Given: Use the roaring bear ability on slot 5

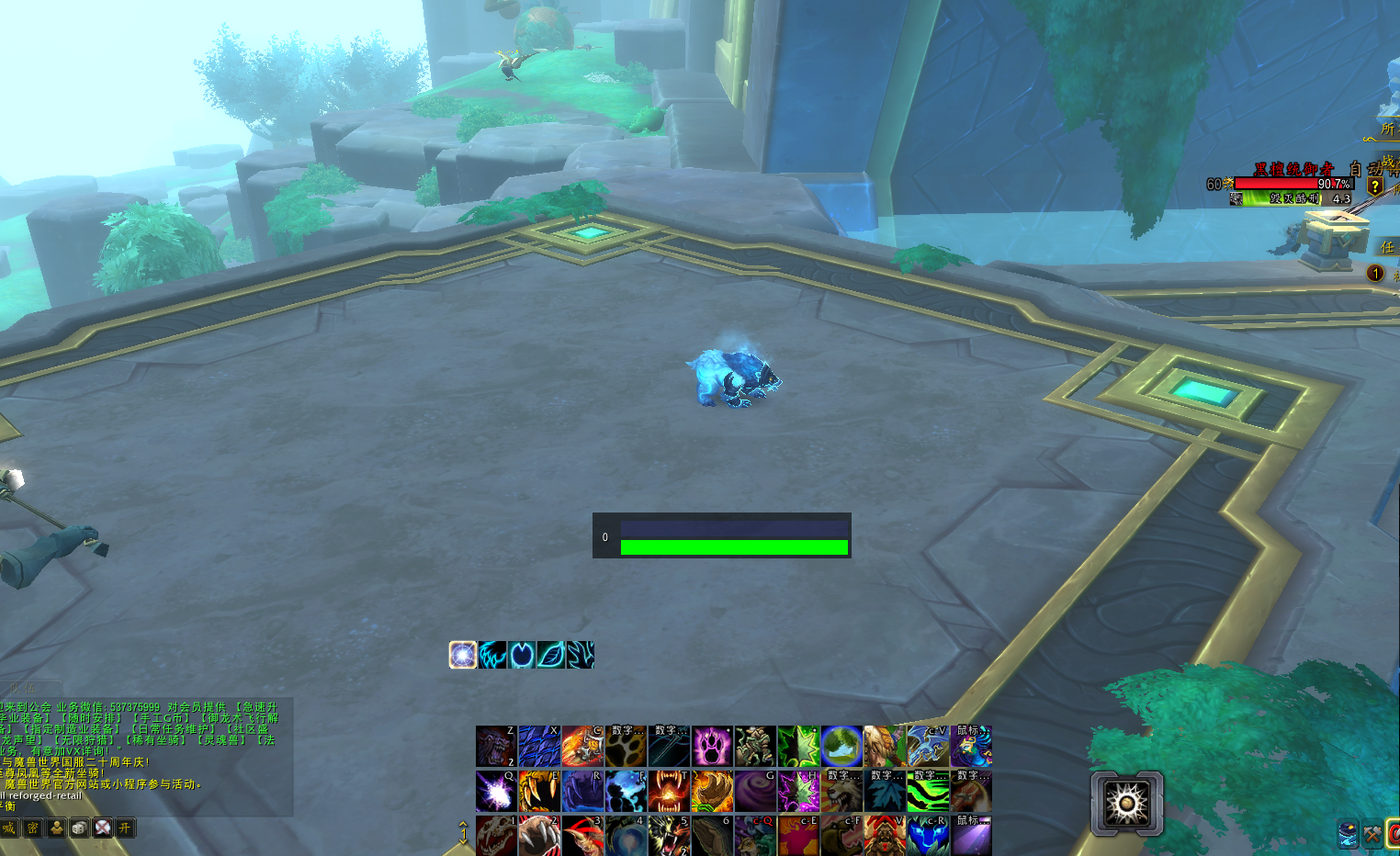Looking at the screenshot, I should pos(669,835).
